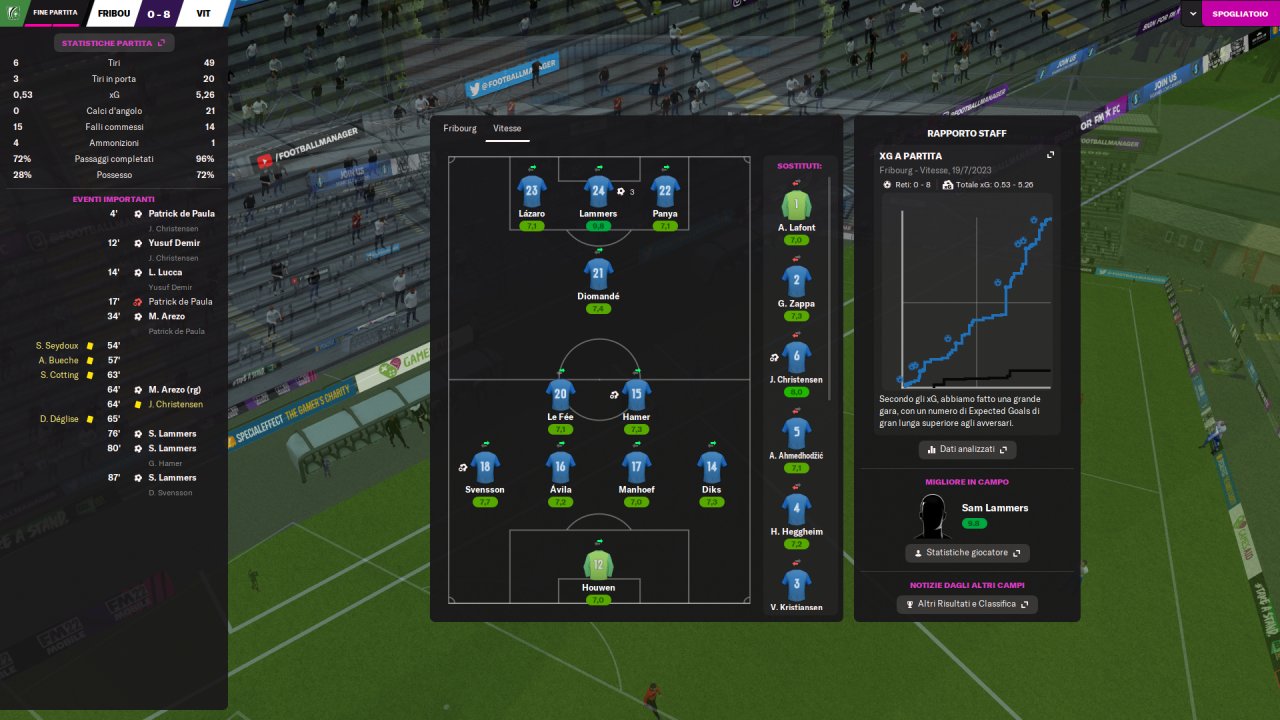Select the Vitesse lineup tab

pos(507,129)
